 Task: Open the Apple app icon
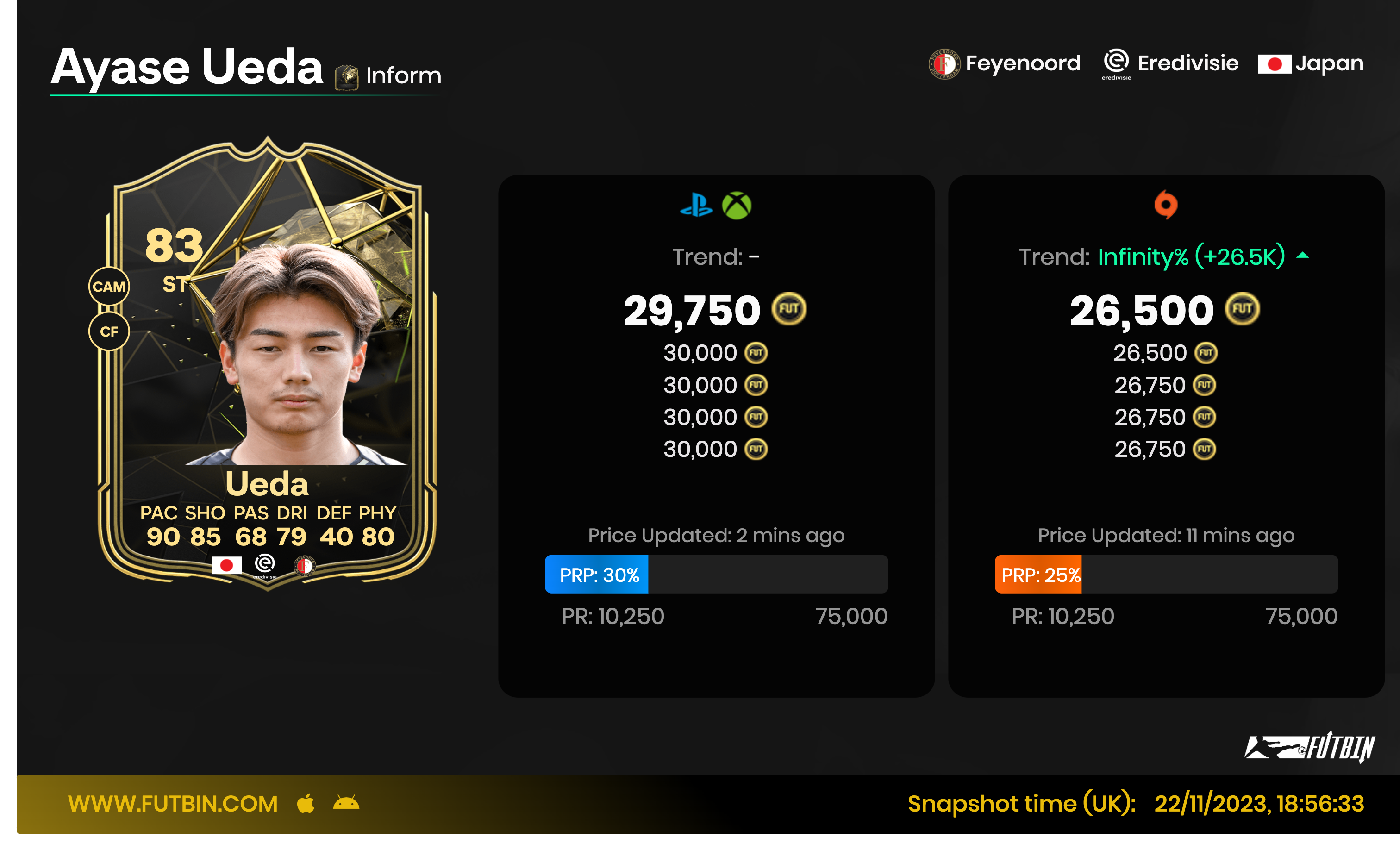[306, 803]
